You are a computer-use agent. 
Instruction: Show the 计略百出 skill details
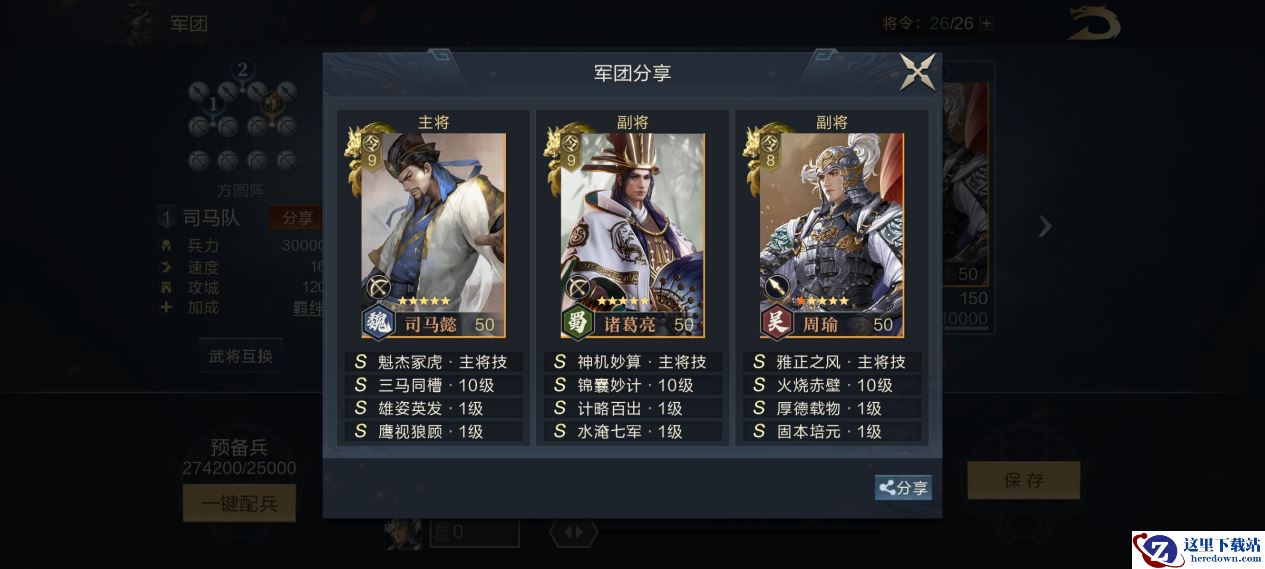pyautogui.click(x=632, y=408)
